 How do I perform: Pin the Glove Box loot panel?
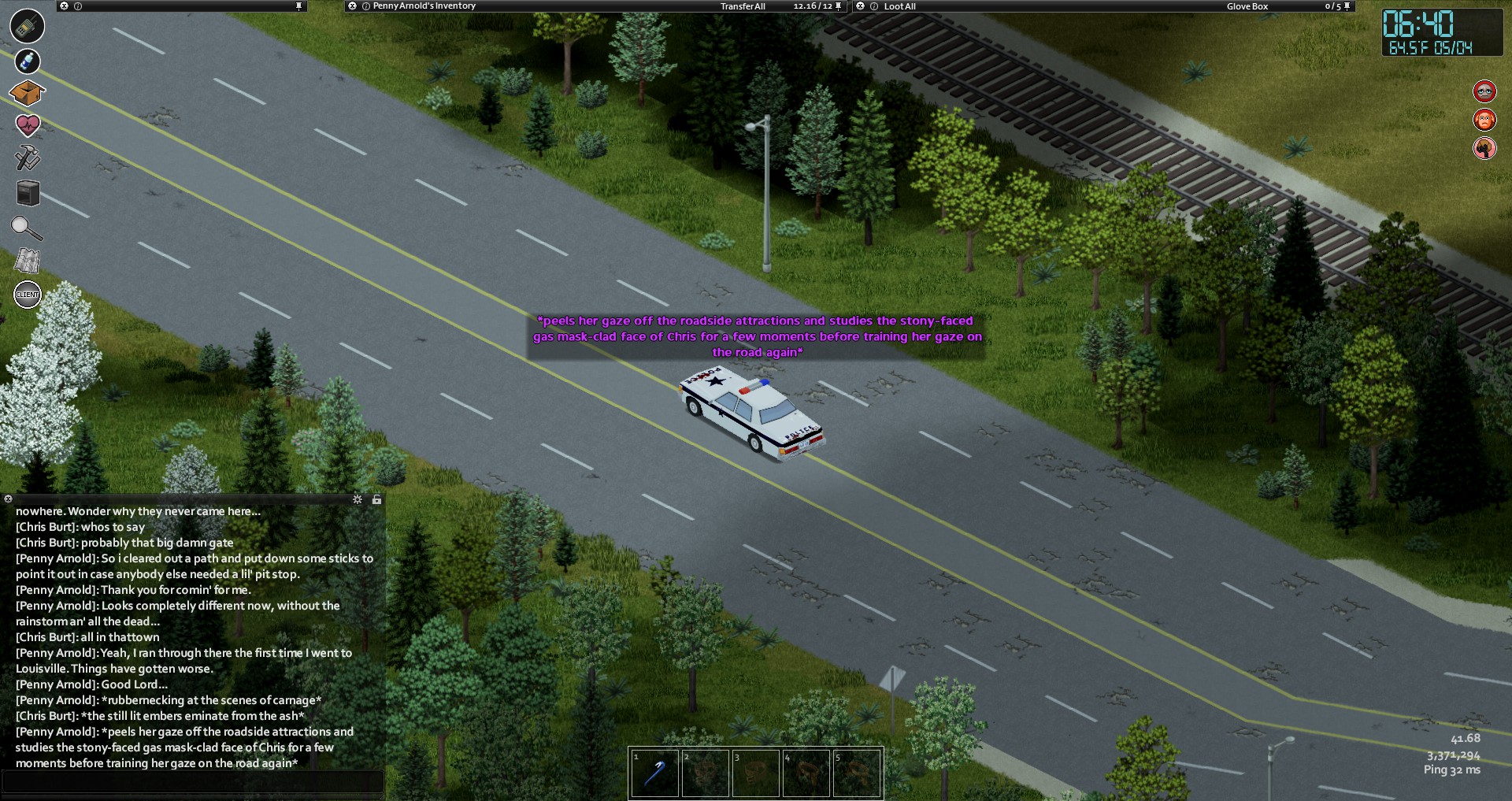[x=1347, y=6]
